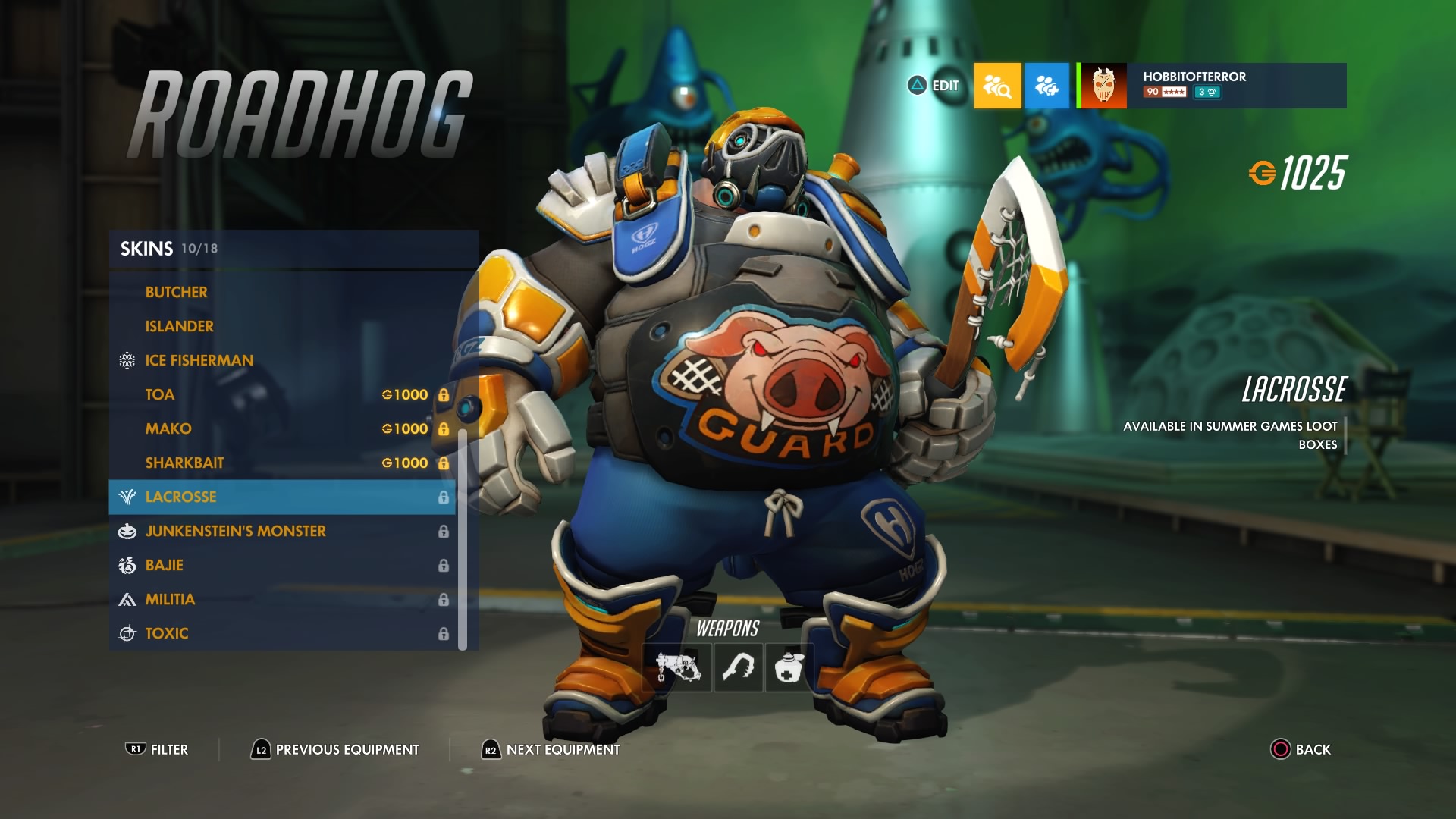
Task: Choose the Sharkbait skin costing 1000
Action: (x=185, y=463)
